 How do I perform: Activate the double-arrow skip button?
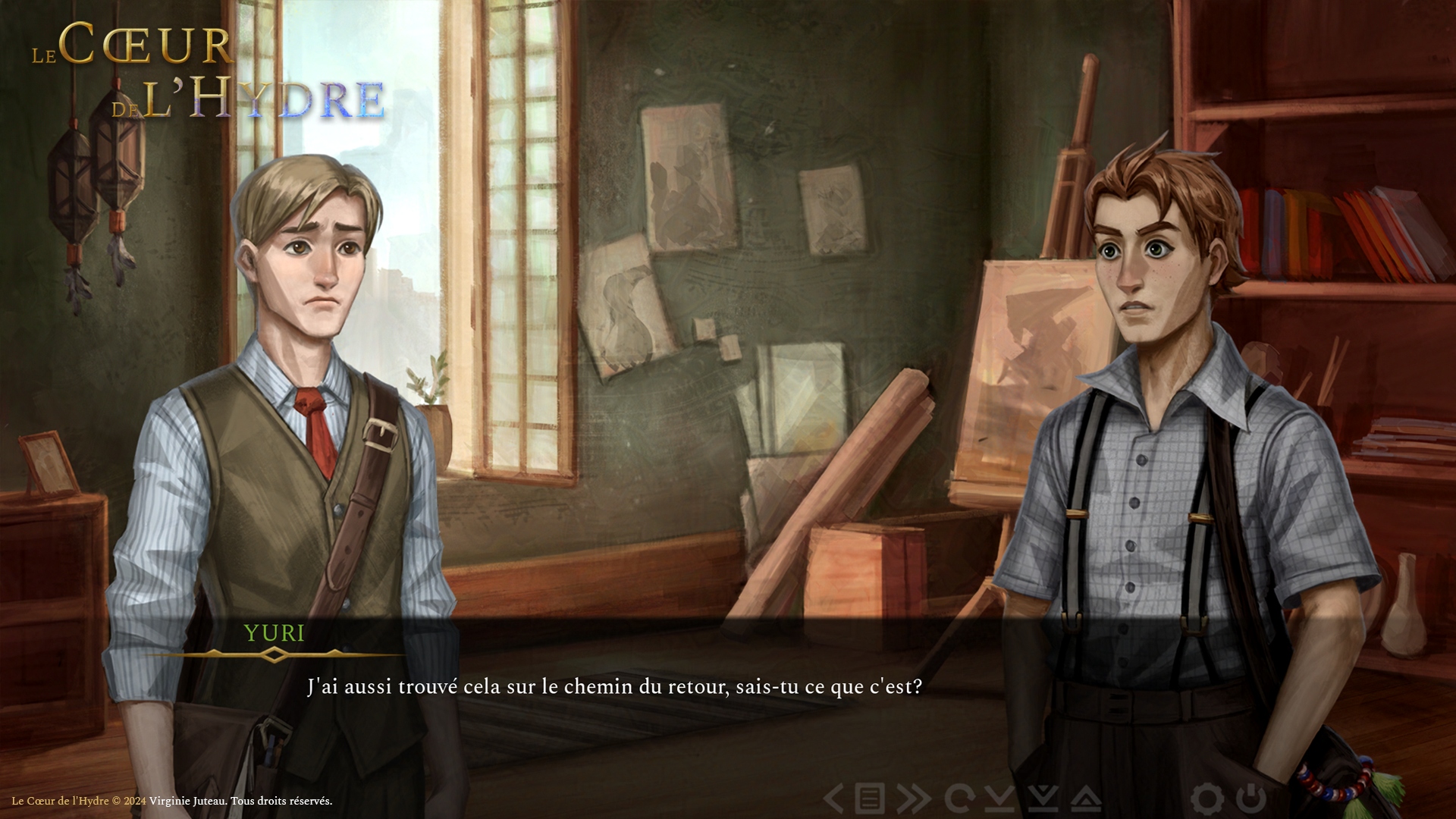tap(914, 799)
